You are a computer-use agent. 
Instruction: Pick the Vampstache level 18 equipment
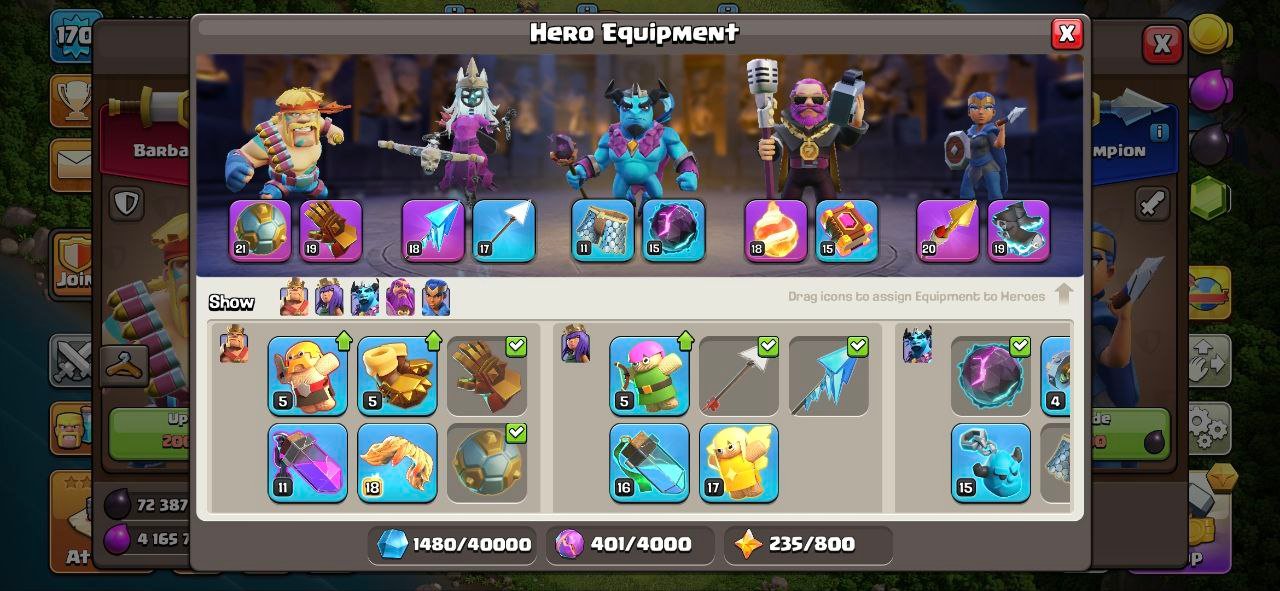[x=397, y=462]
